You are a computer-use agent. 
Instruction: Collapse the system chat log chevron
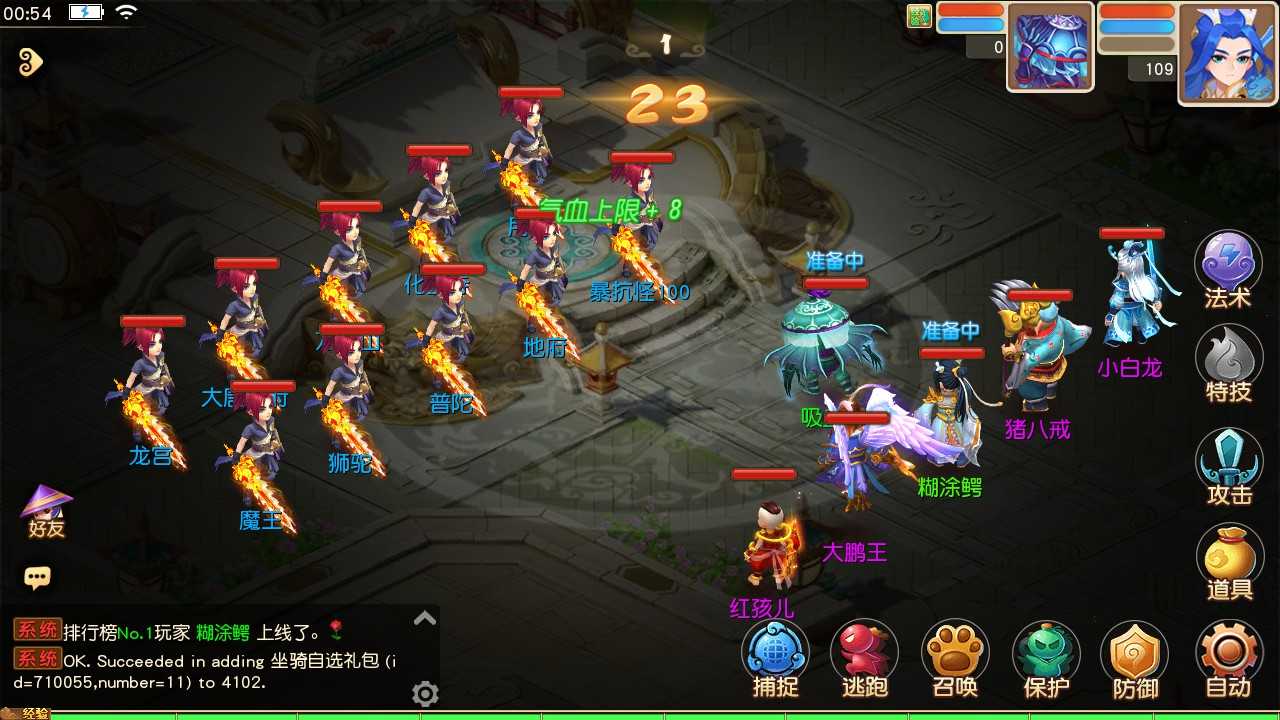coord(424,620)
